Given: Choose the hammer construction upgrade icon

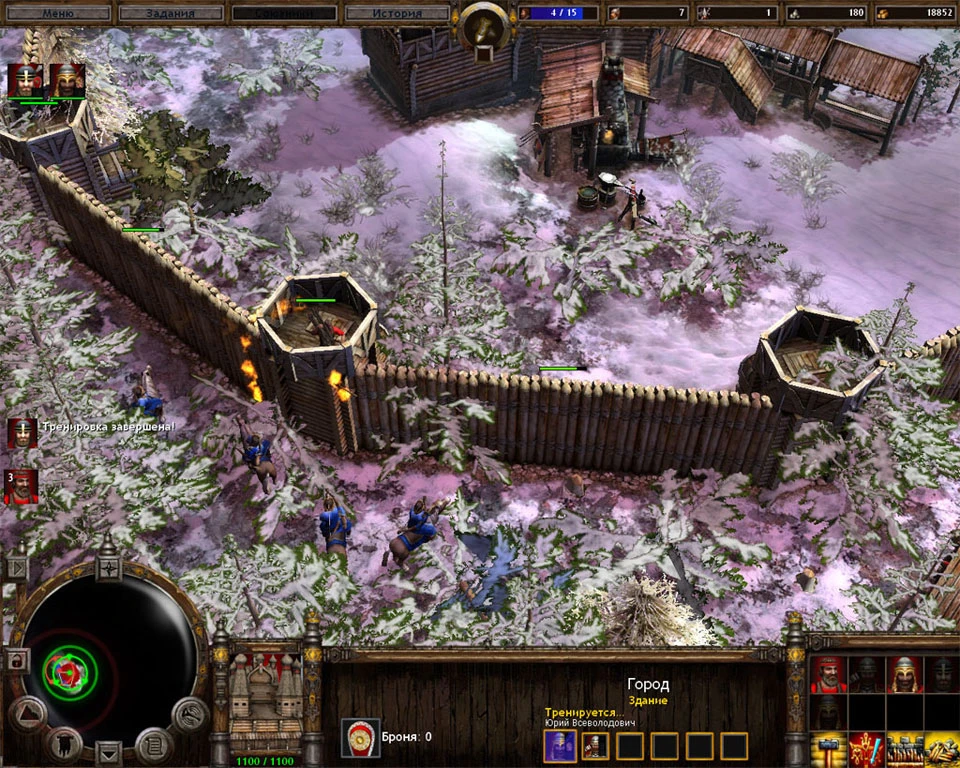Looking at the screenshot, I should click(828, 749).
